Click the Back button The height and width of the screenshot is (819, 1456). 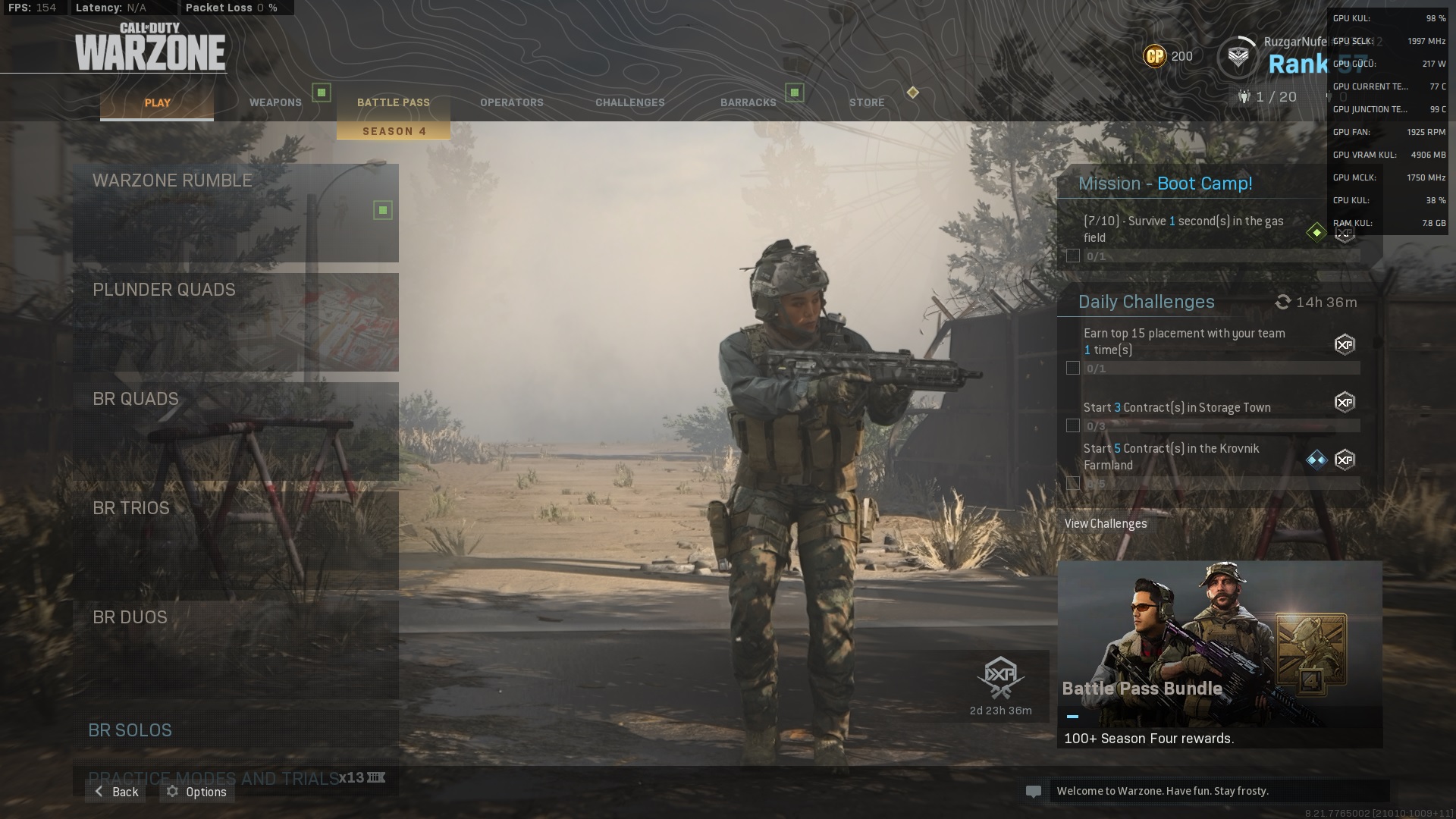[116, 792]
